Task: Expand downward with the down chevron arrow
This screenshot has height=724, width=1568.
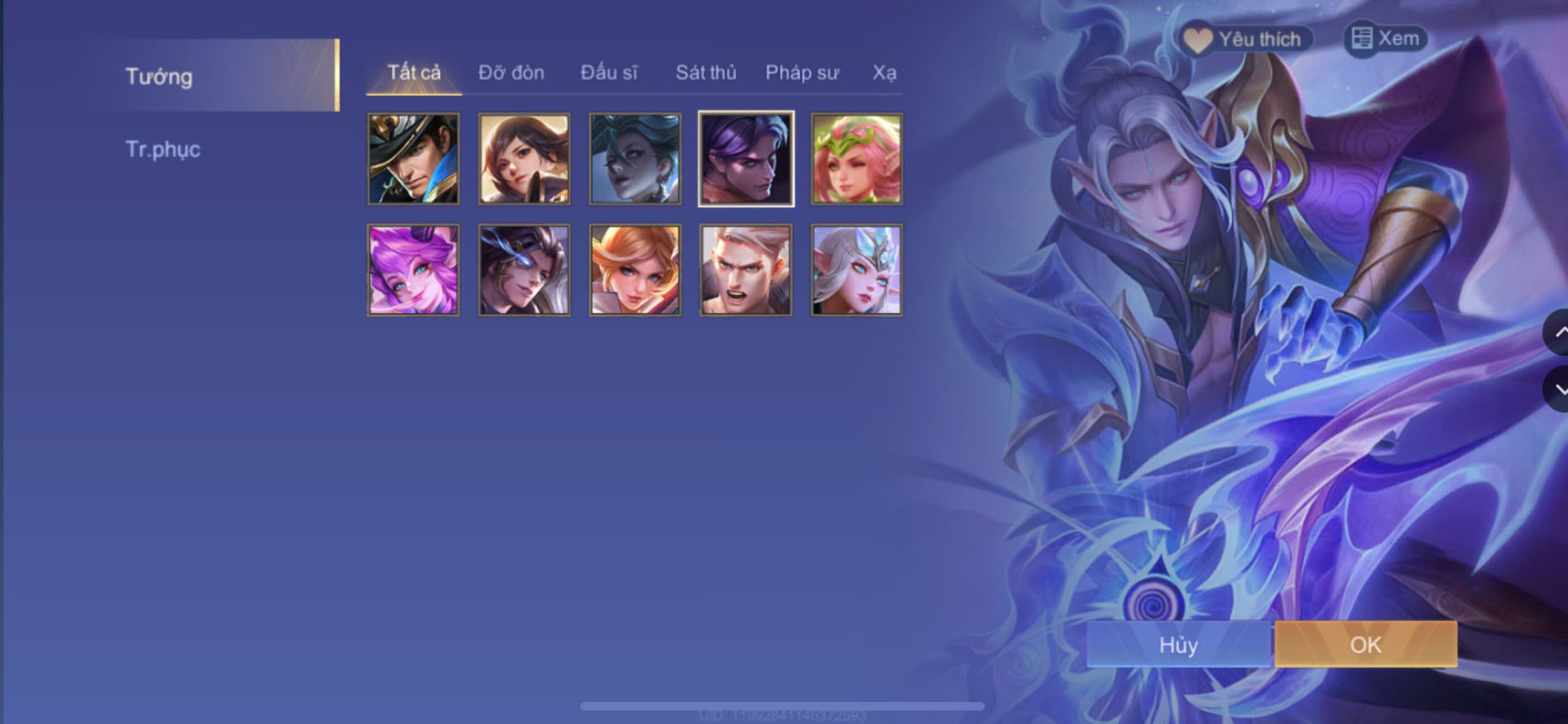Action: tap(1560, 388)
